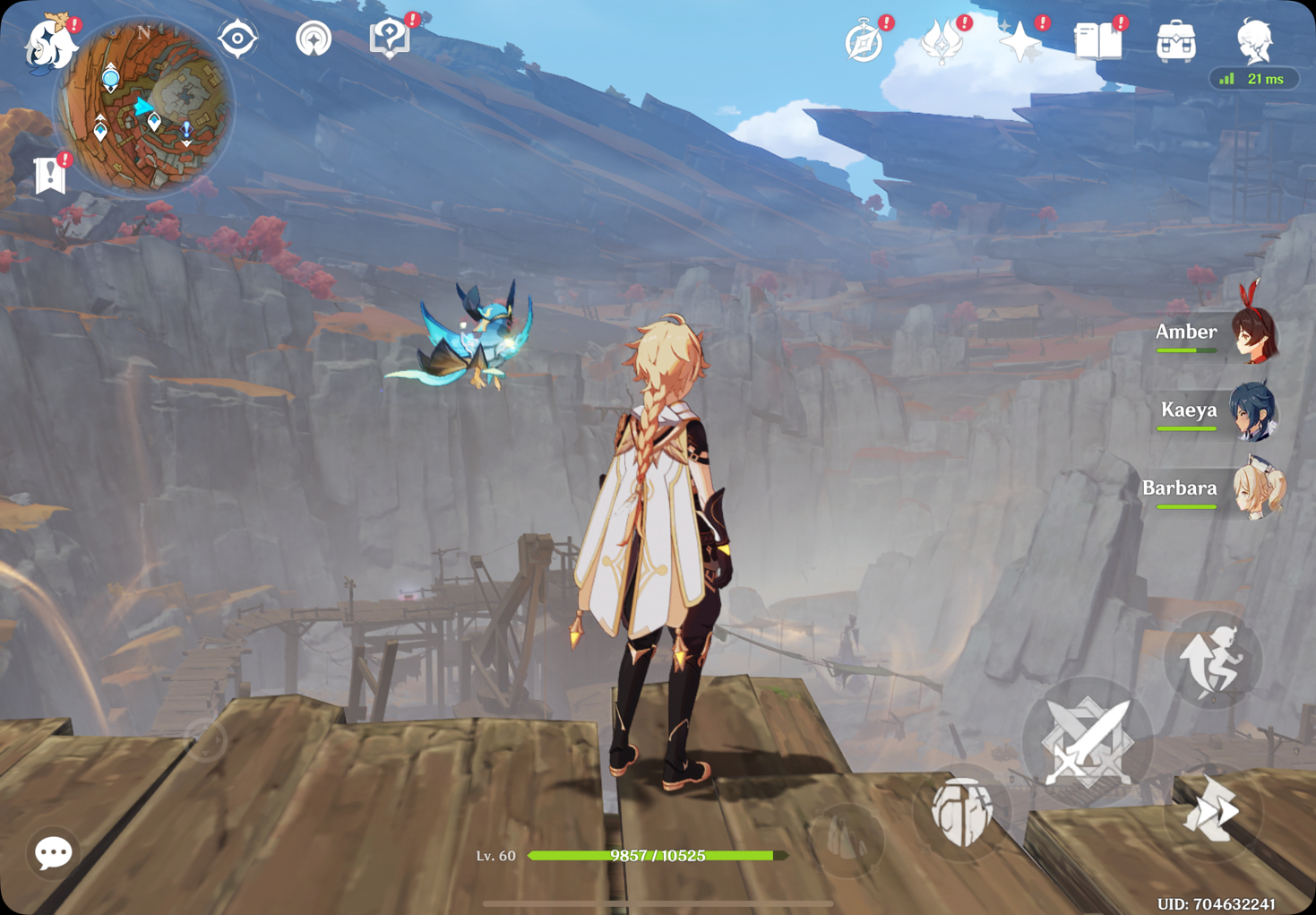
Task: Tap the sprint dash button
Action: 1213,811
